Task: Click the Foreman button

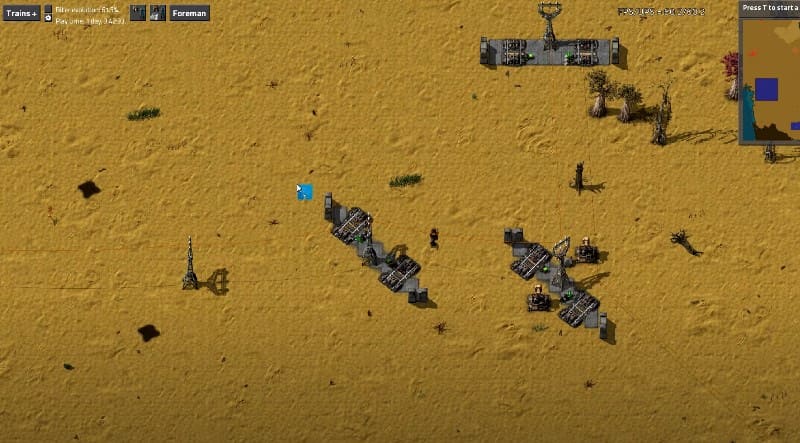Action: pyautogui.click(x=189, y=13)
